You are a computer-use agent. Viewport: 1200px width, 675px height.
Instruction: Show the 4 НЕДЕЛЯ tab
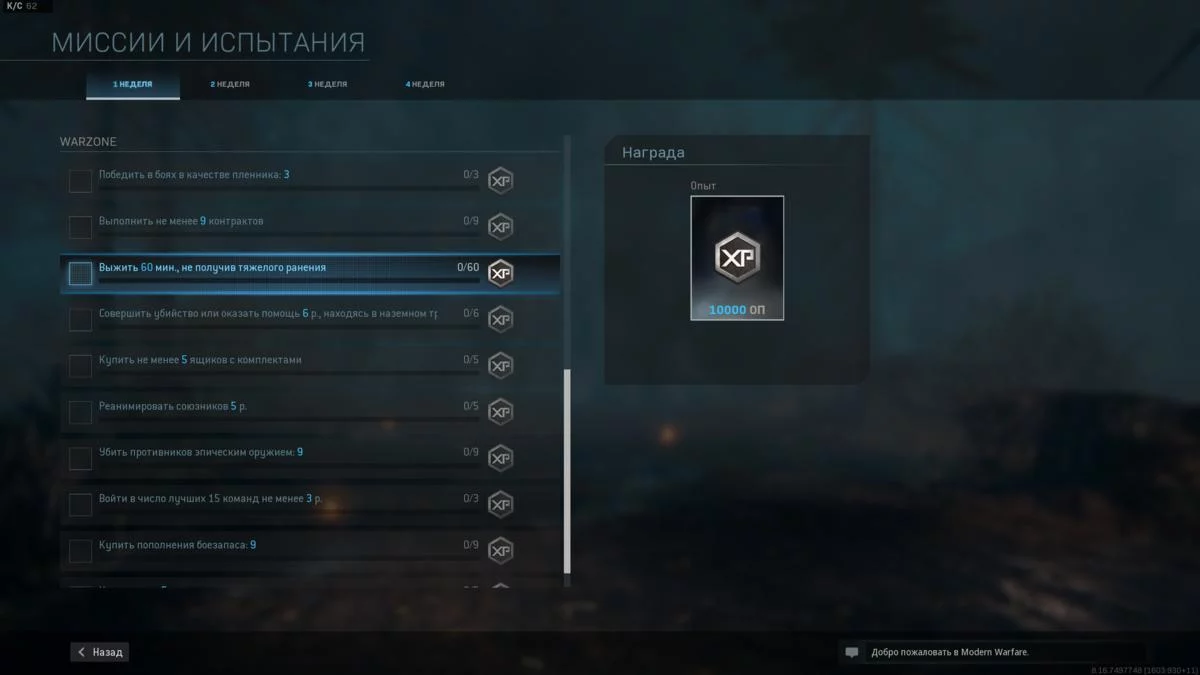tap(425, 85)
